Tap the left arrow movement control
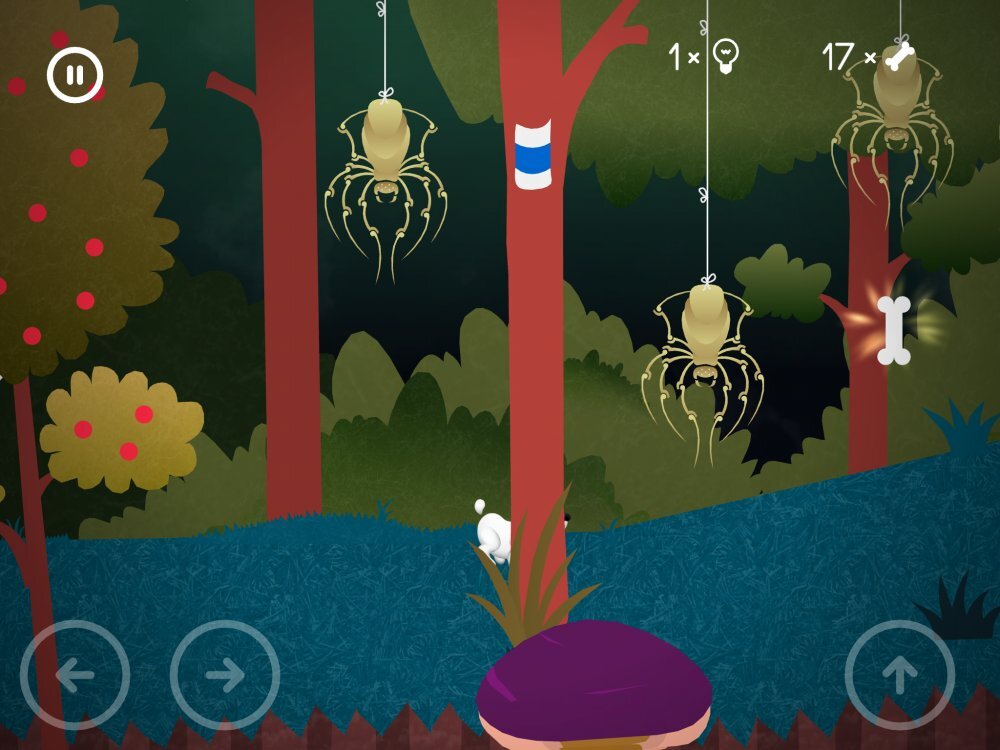 pyautogui.click(x=75, y=675)
